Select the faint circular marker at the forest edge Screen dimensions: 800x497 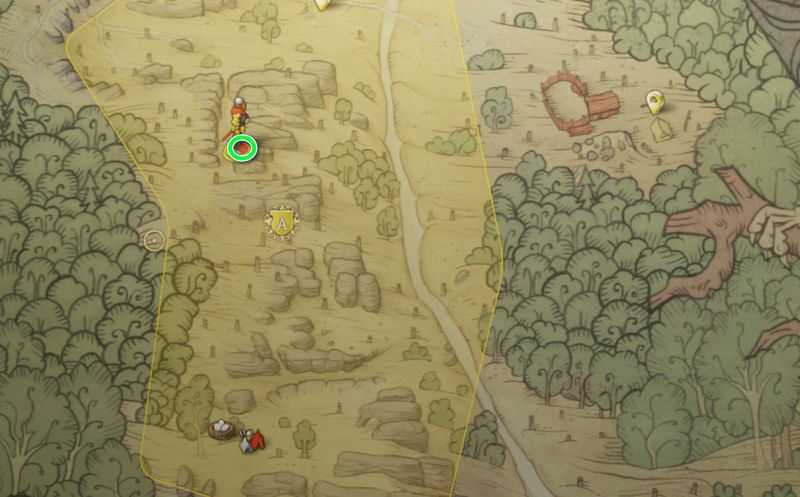pos(153,239)
